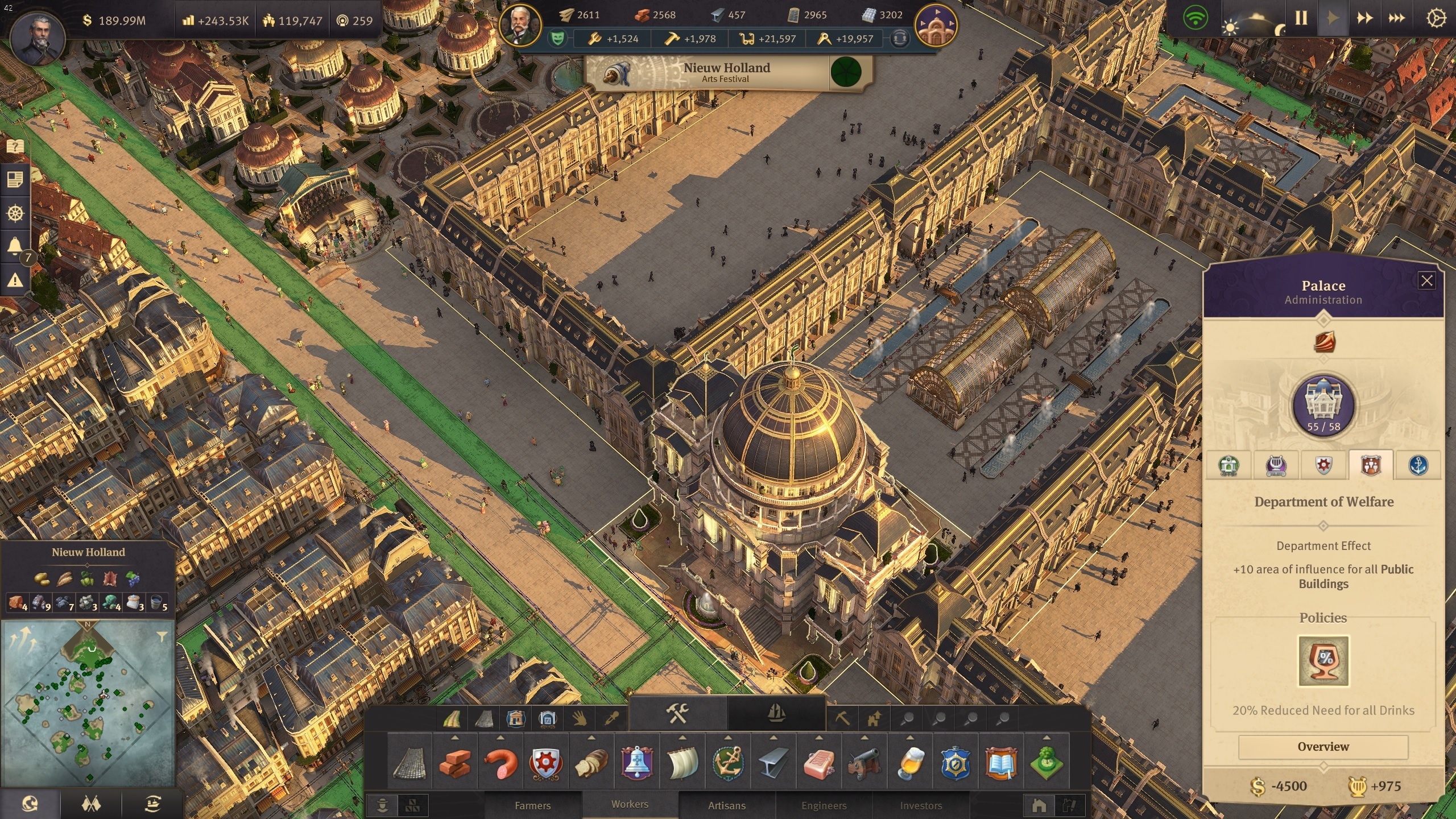Open the gear settings menu
Image resolution: width=1456 pixels, height=819 pixels.
pos(1436,18)
